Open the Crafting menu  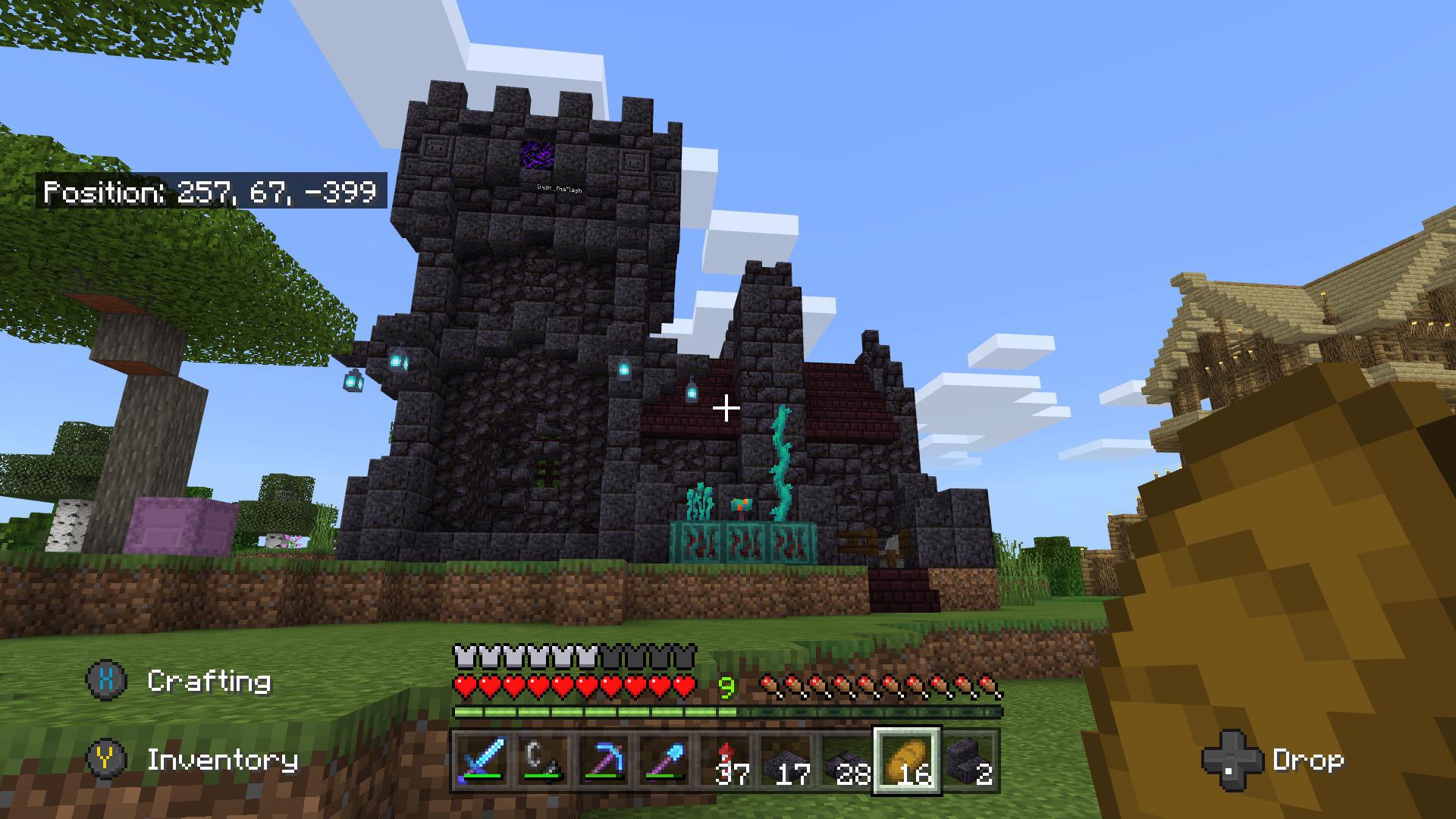[x=207, y=682]
